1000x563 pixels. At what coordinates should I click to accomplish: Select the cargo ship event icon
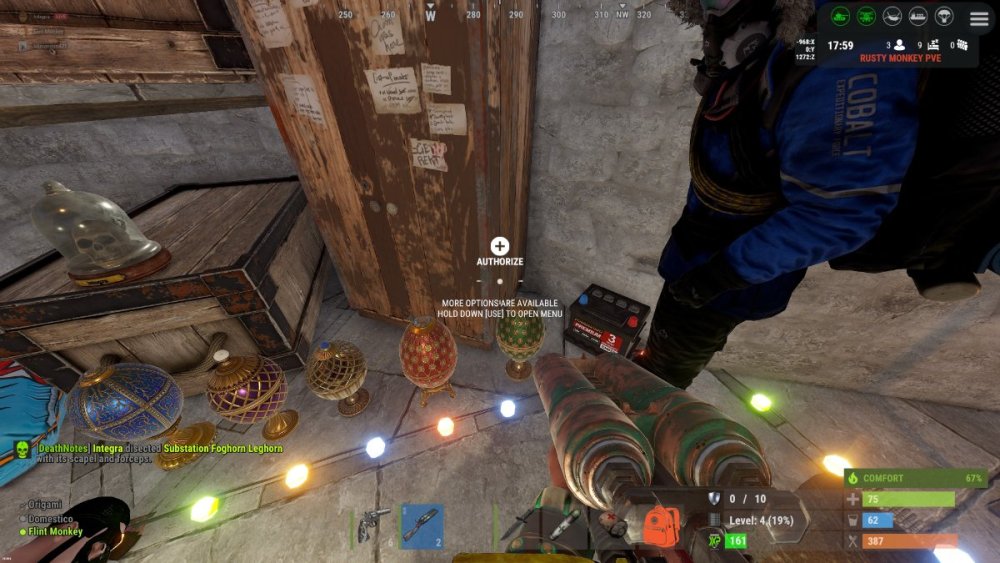click(919, 16)
